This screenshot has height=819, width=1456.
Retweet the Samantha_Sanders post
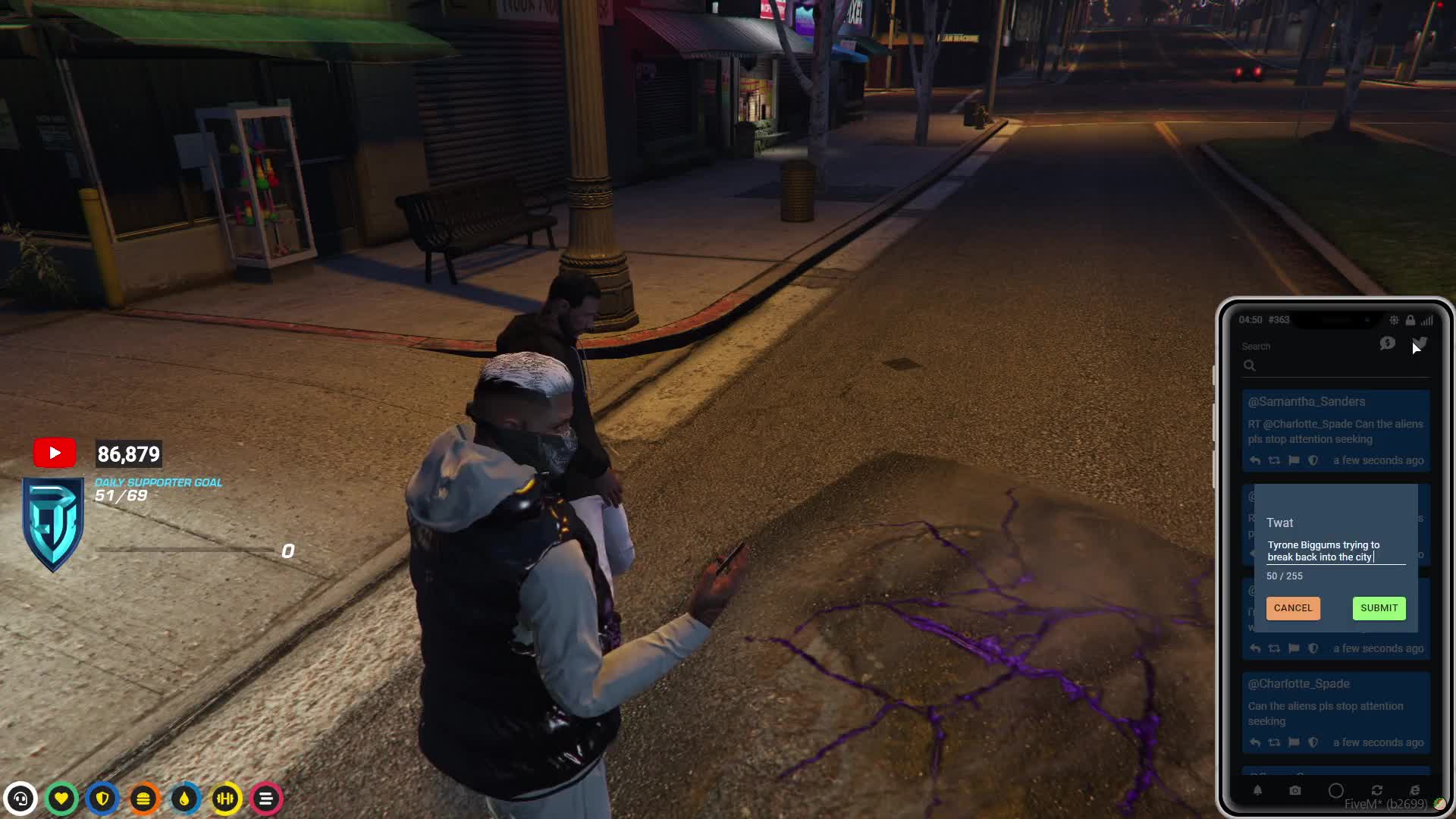coord(1274,460)
